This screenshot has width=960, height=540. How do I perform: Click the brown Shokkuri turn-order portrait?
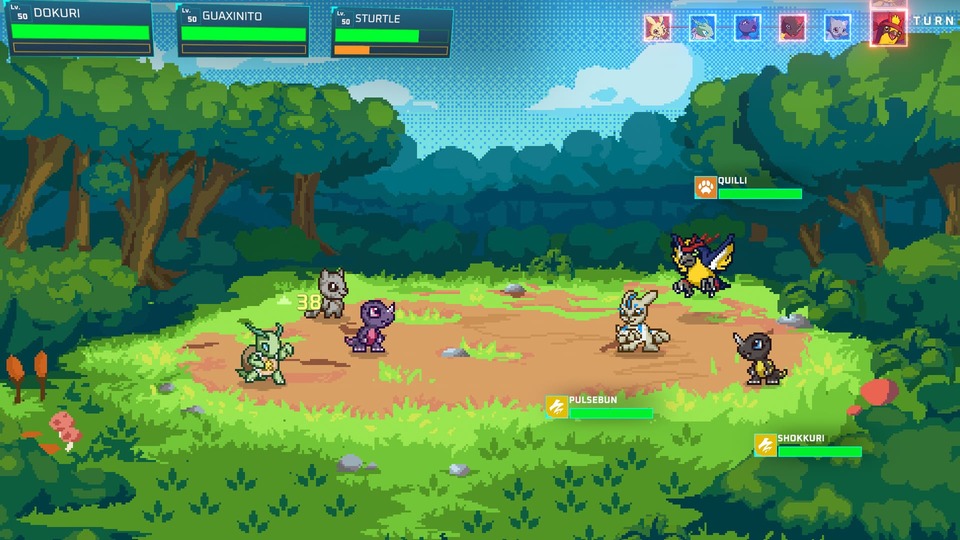pos(793,27)
